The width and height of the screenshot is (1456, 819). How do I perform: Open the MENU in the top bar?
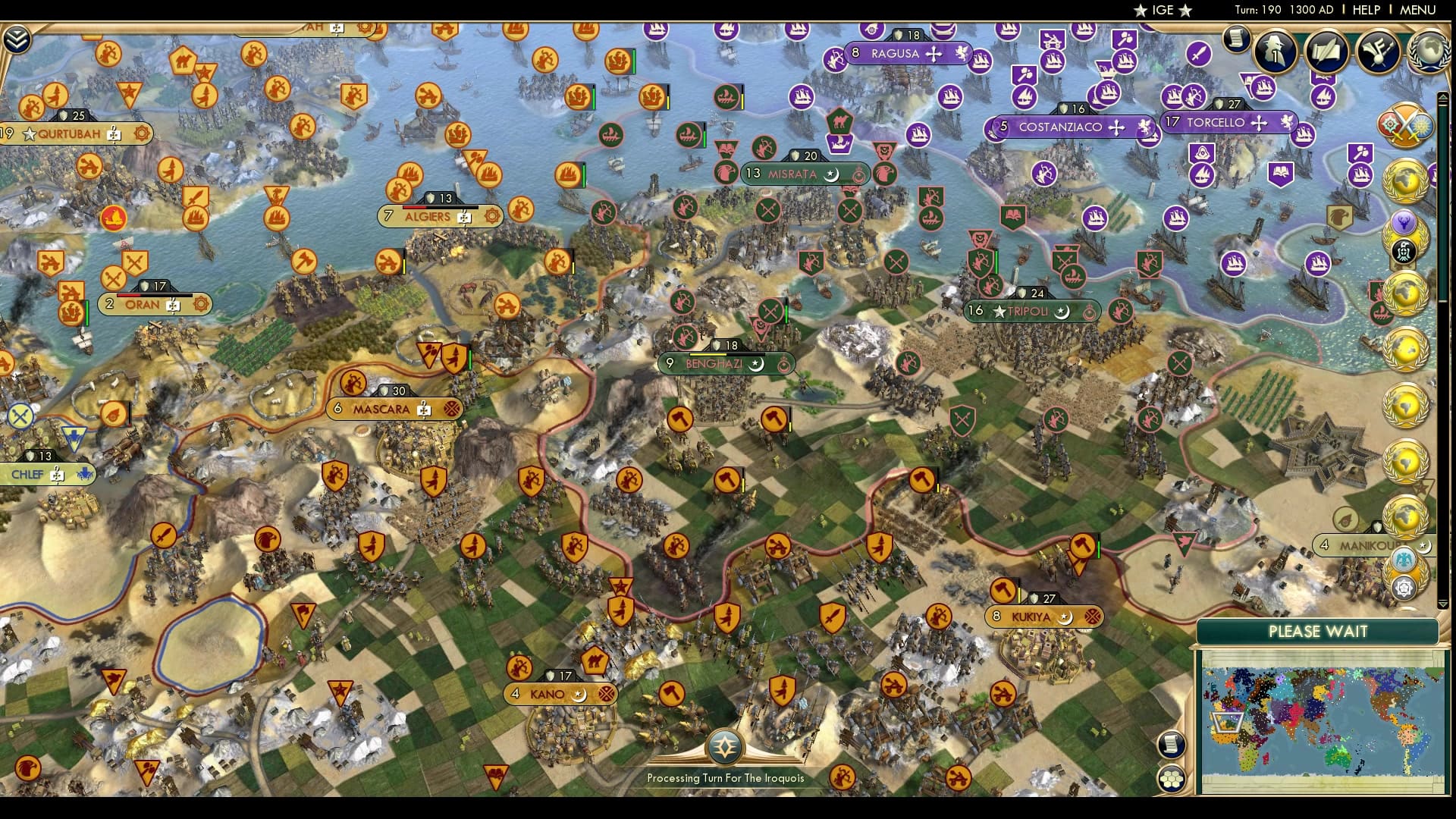(x=1416, y=11)
